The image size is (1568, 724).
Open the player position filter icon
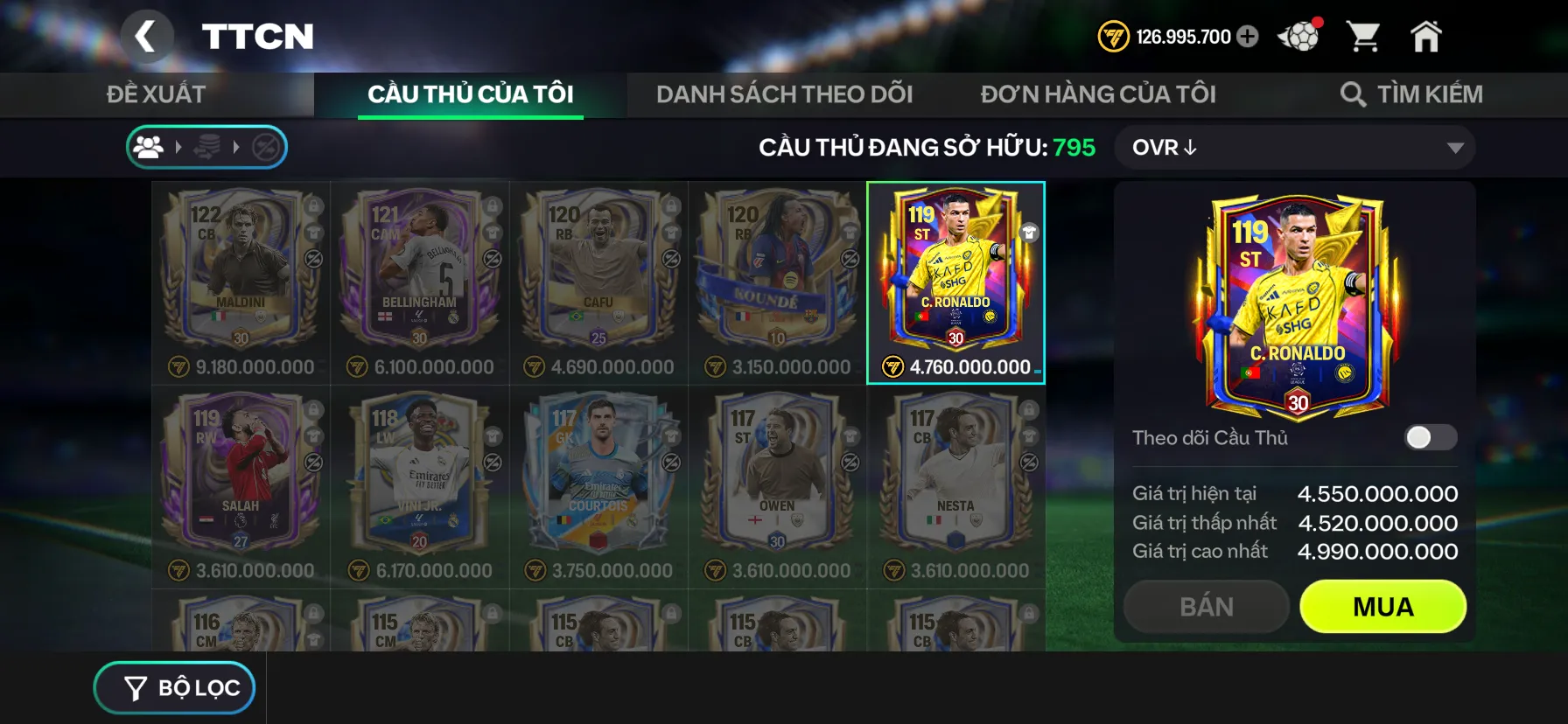(149, 147)
